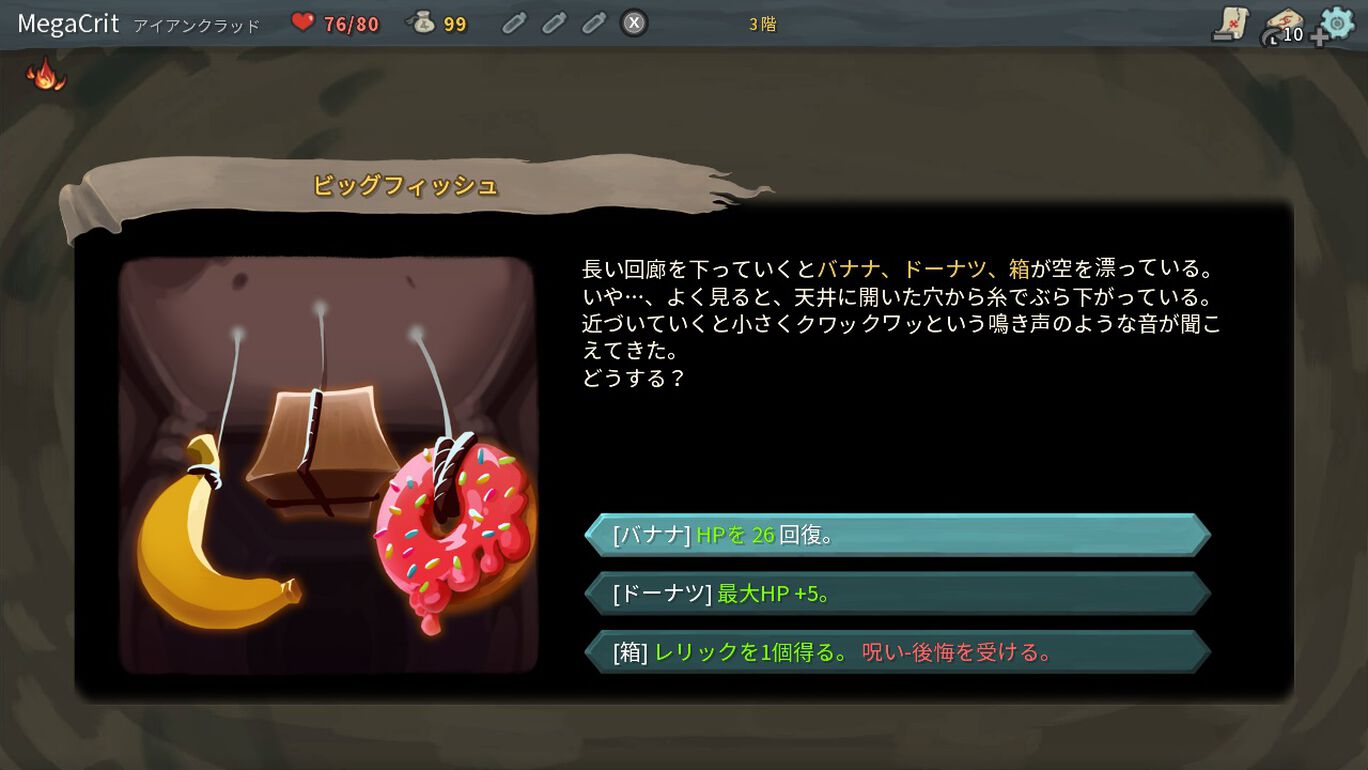
Task: Click the circular X icon in top bar
Action: (632, 24)
